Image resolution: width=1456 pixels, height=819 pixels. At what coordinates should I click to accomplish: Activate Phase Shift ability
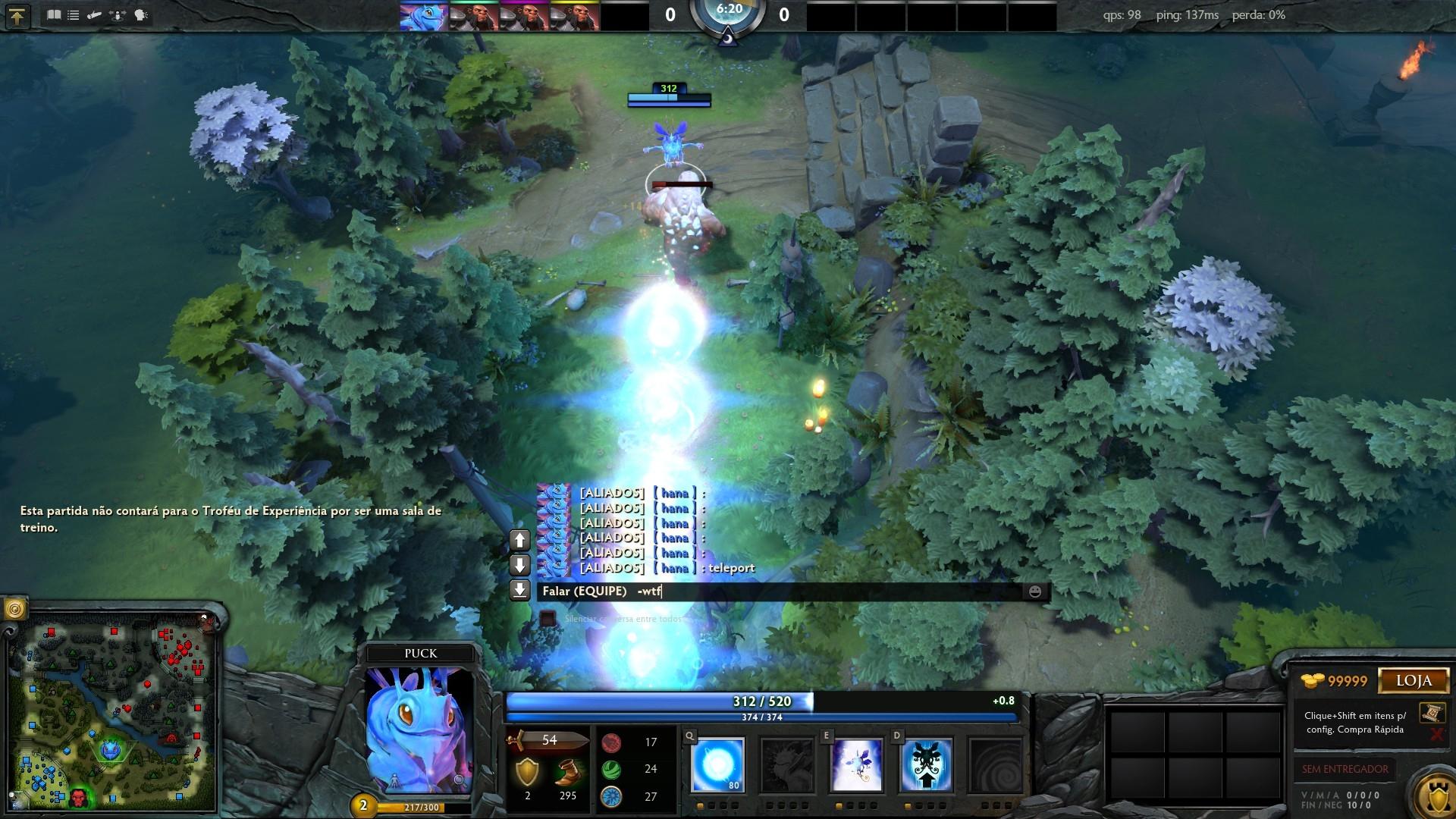point(858,764)
